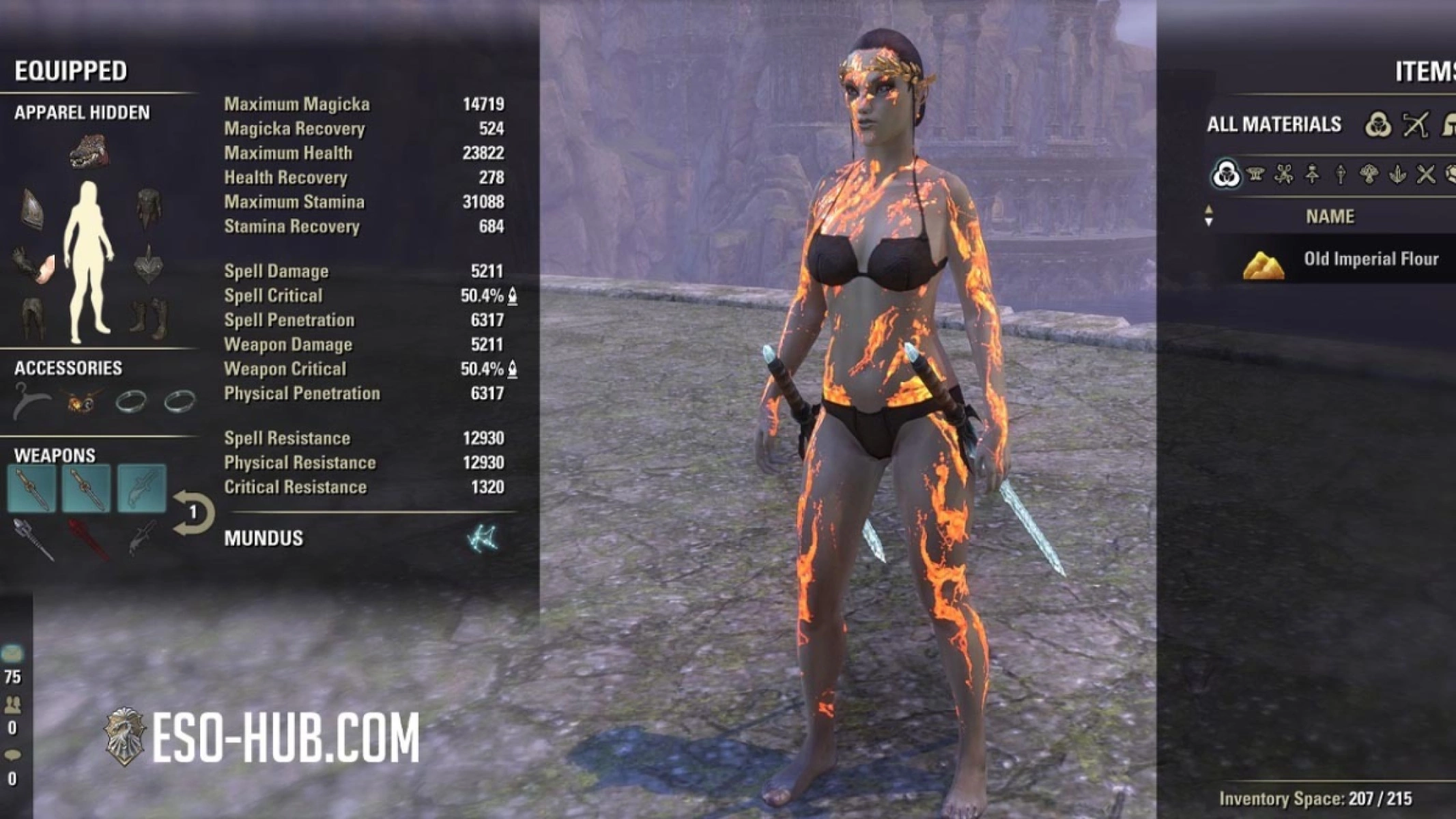Viewport: 1456px width, 819px height.
Task: Click the anvil blacksmithing materials filter
Action: tap(1256, 177)
